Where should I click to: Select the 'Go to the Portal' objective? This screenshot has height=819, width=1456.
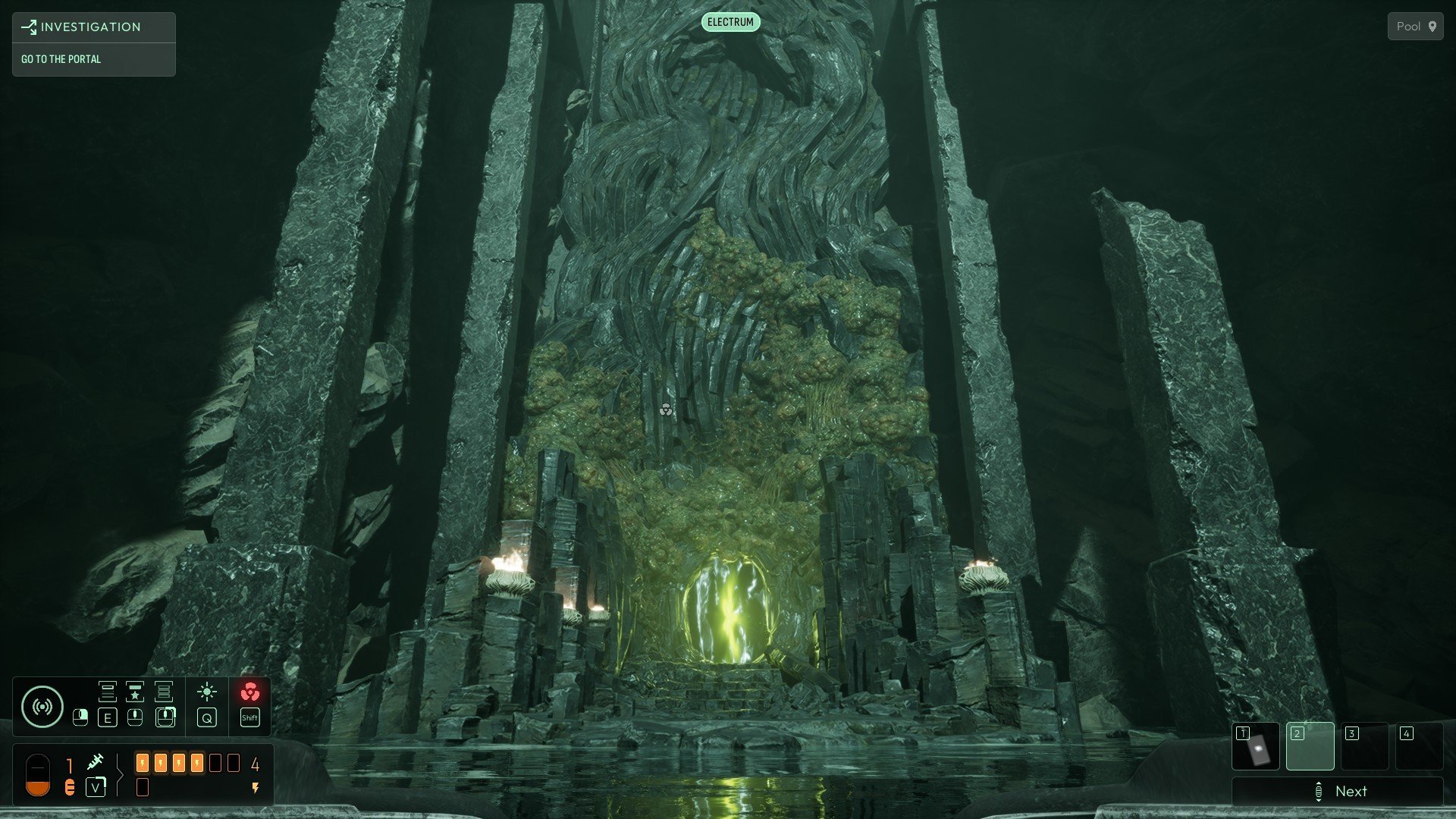pyautogui.click(x=61, y=59)
